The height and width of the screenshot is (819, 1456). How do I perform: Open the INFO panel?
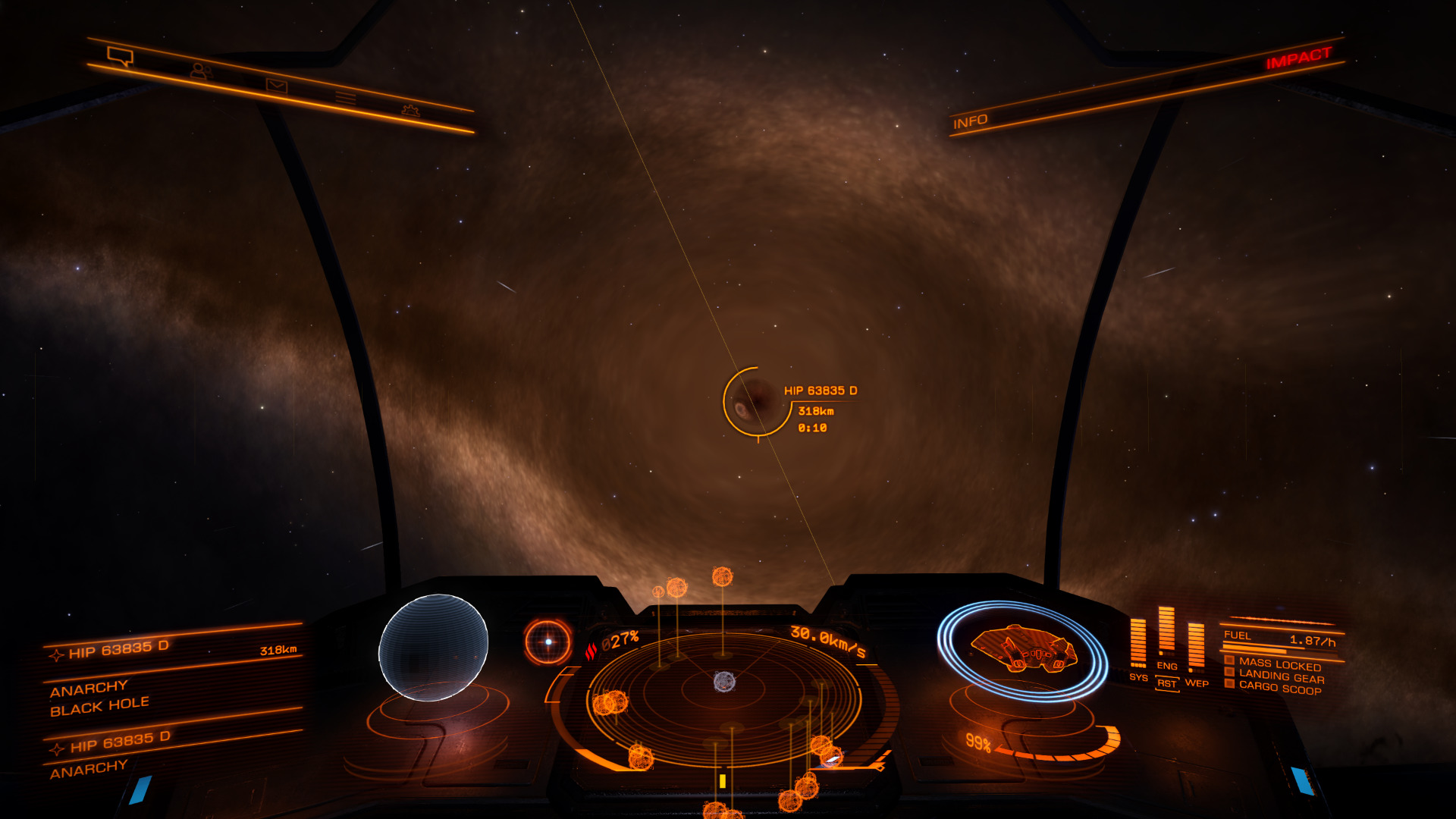pyautogui.click(x=970, y=121)
